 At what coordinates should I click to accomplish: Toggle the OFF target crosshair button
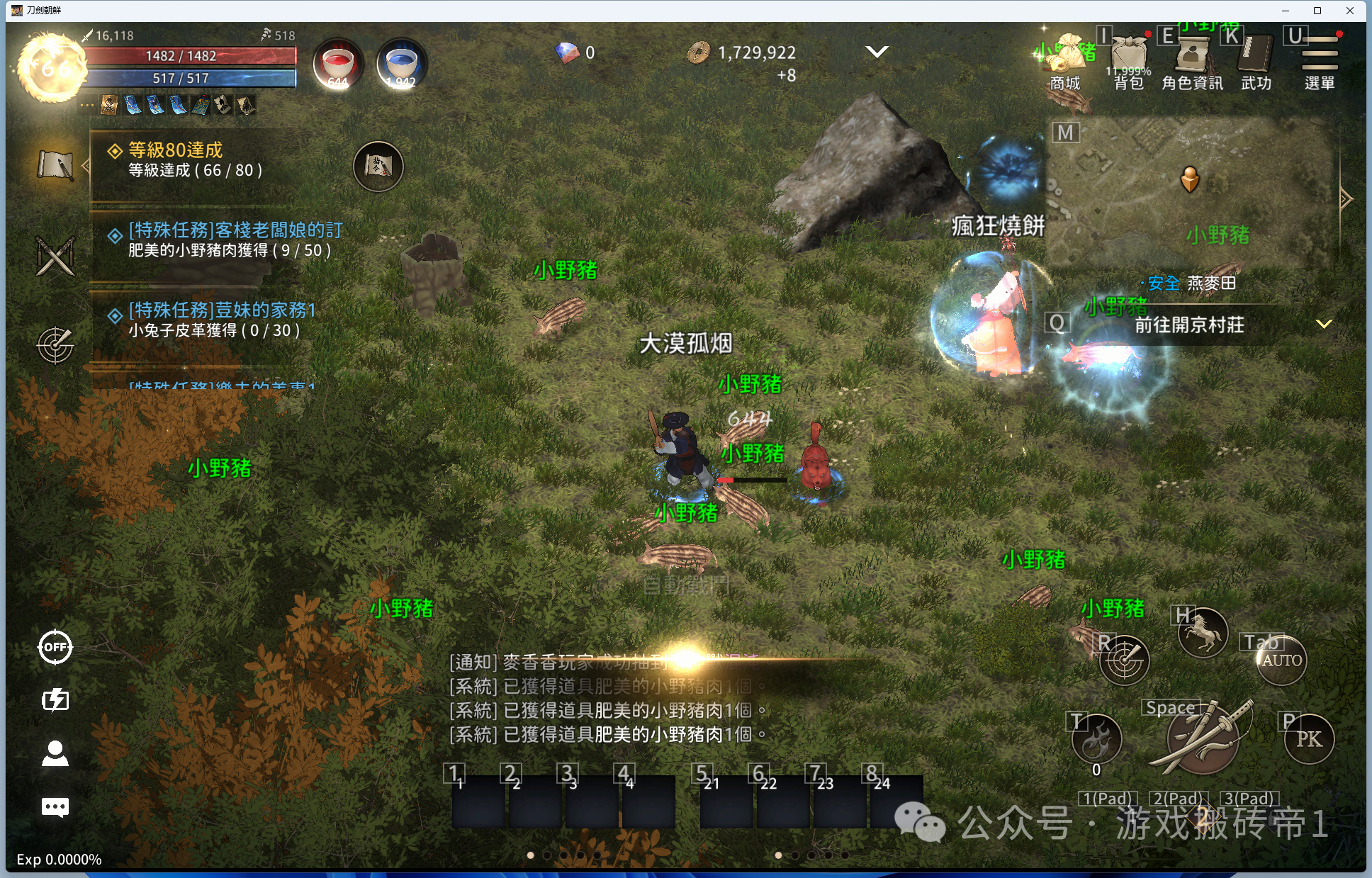click(55, 647)
